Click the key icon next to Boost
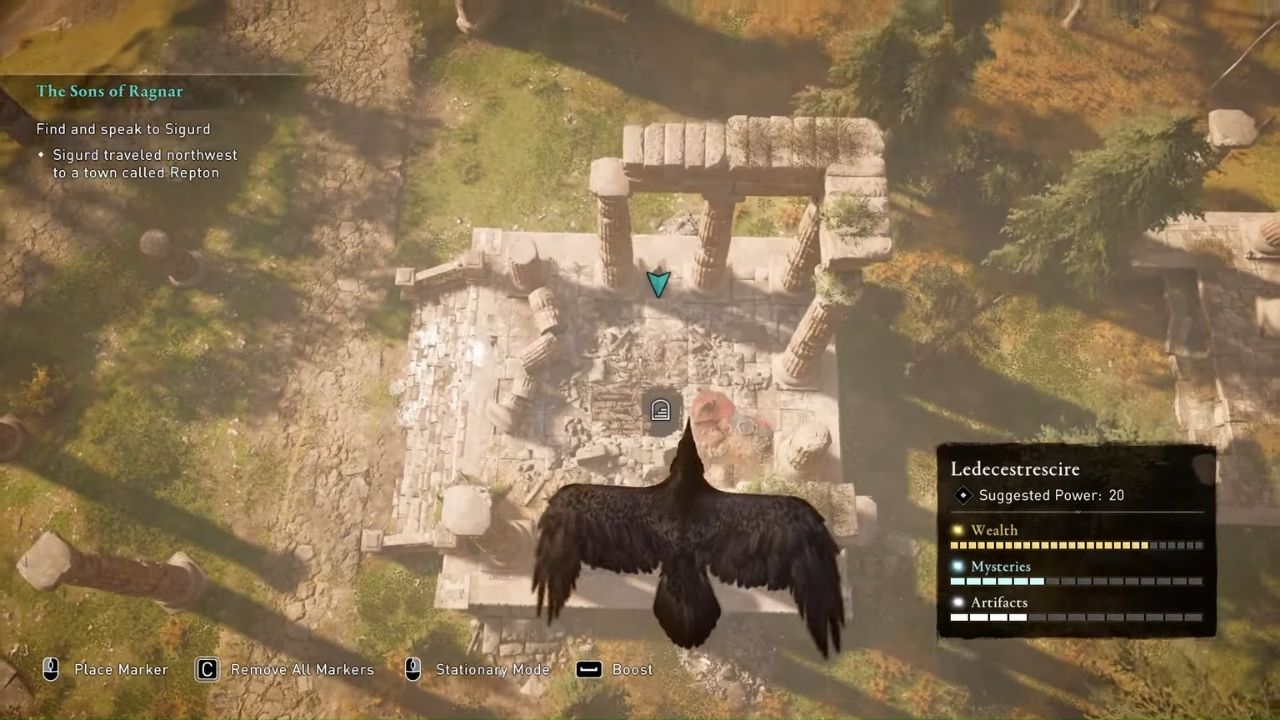 point(589,670)
